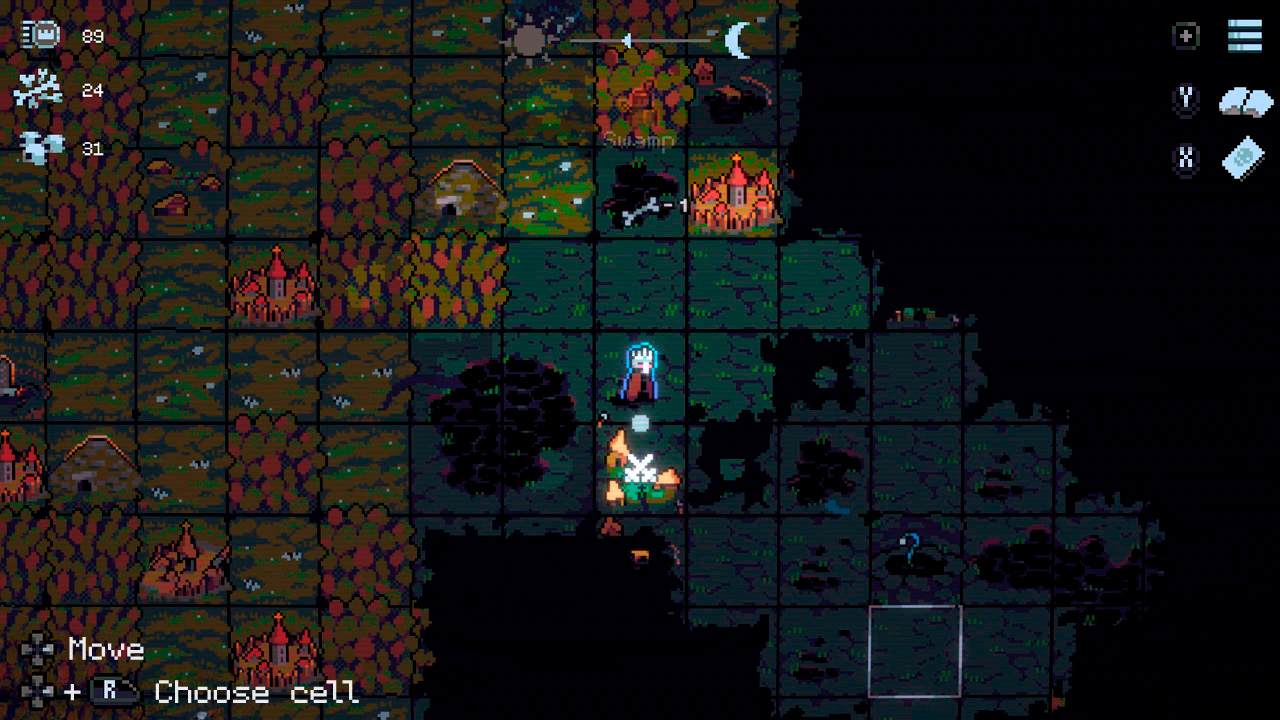Click the Move command label
This screenshot has height=720, width=1280.
[104, 650]
